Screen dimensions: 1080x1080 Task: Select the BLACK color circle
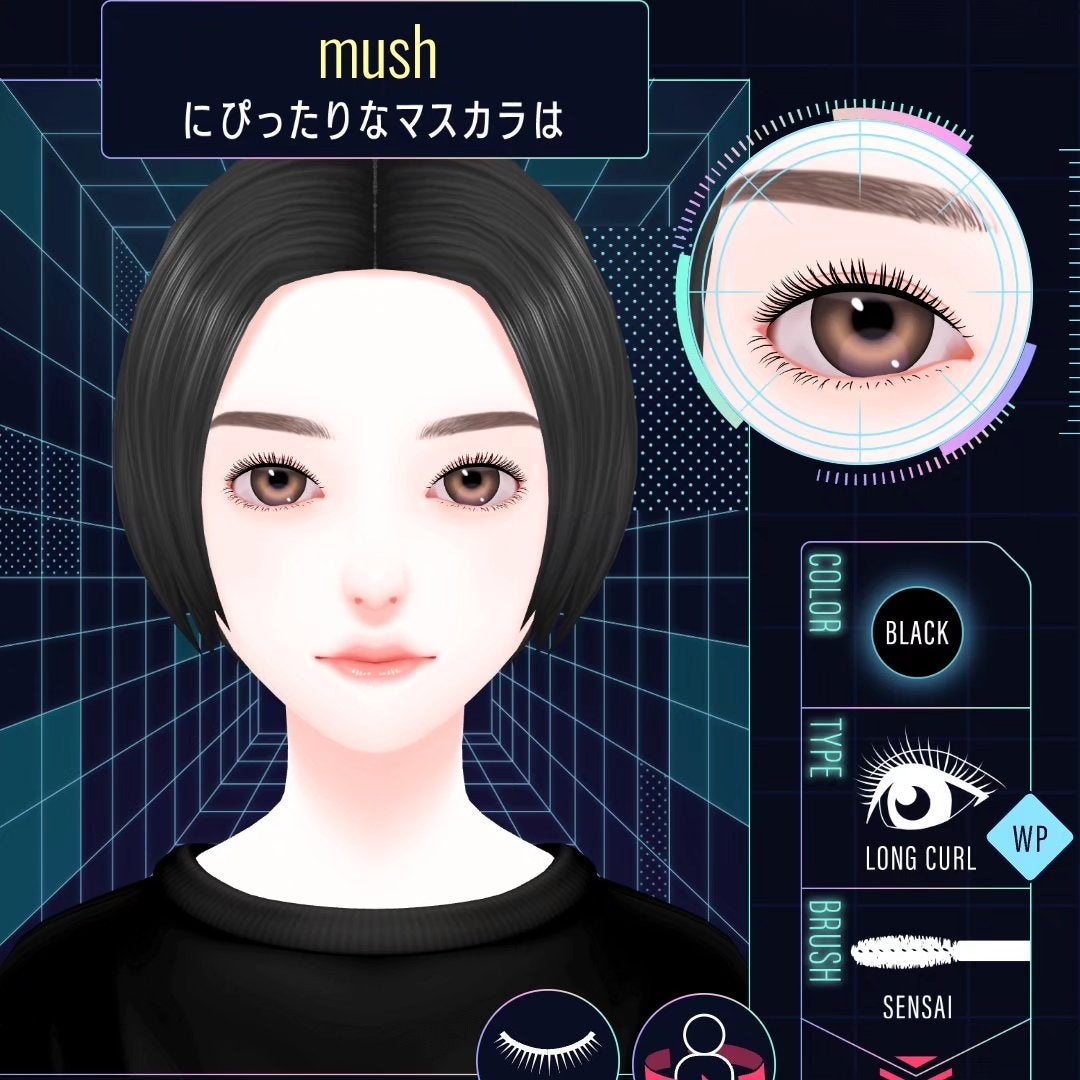(x=916, y=633)
